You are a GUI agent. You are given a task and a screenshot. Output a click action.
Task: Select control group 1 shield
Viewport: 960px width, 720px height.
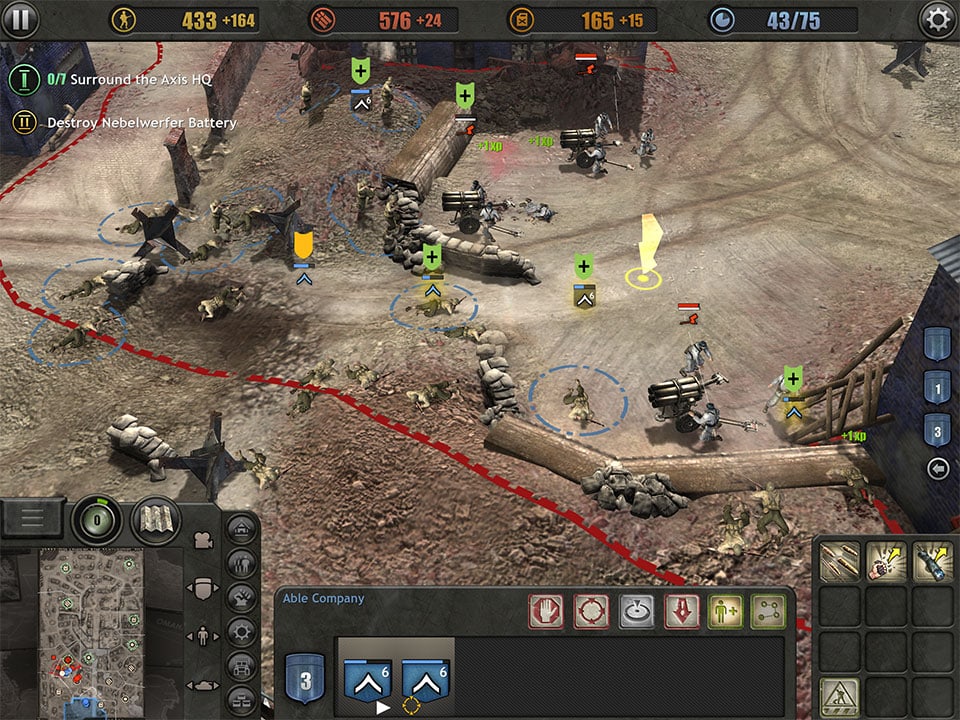(936, 386)
